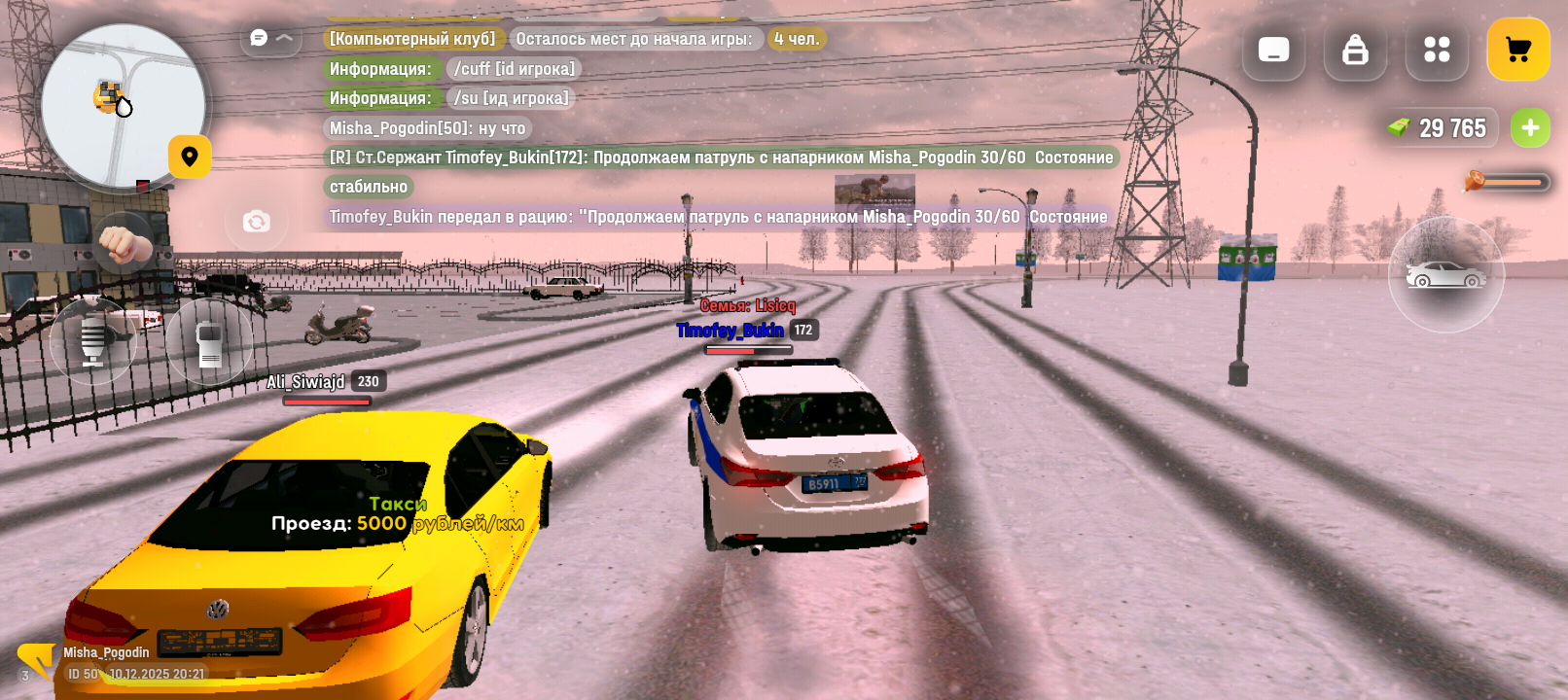Tap the fist punch action button

pos(124,242)
